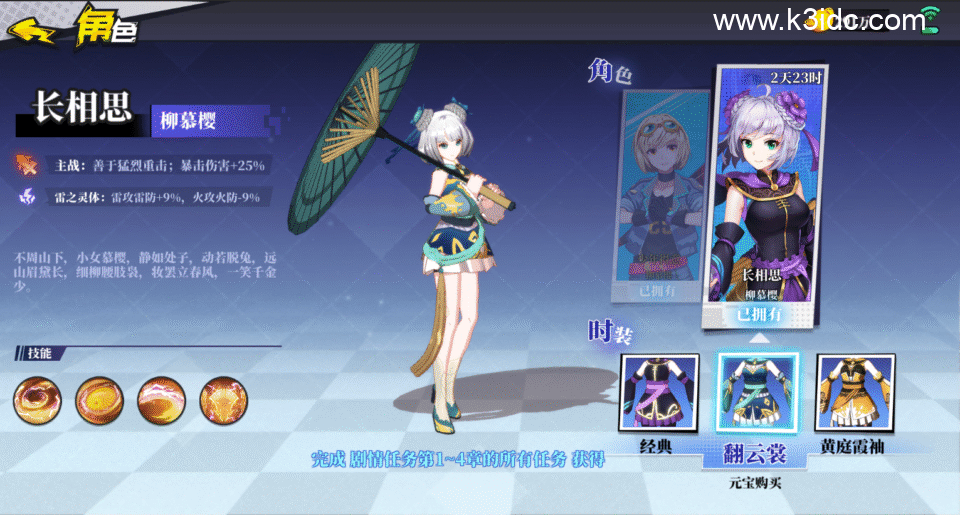Screen dimensions: 960x515
Task: Select the 翻云裳 costume
Action: coord(756,396)
